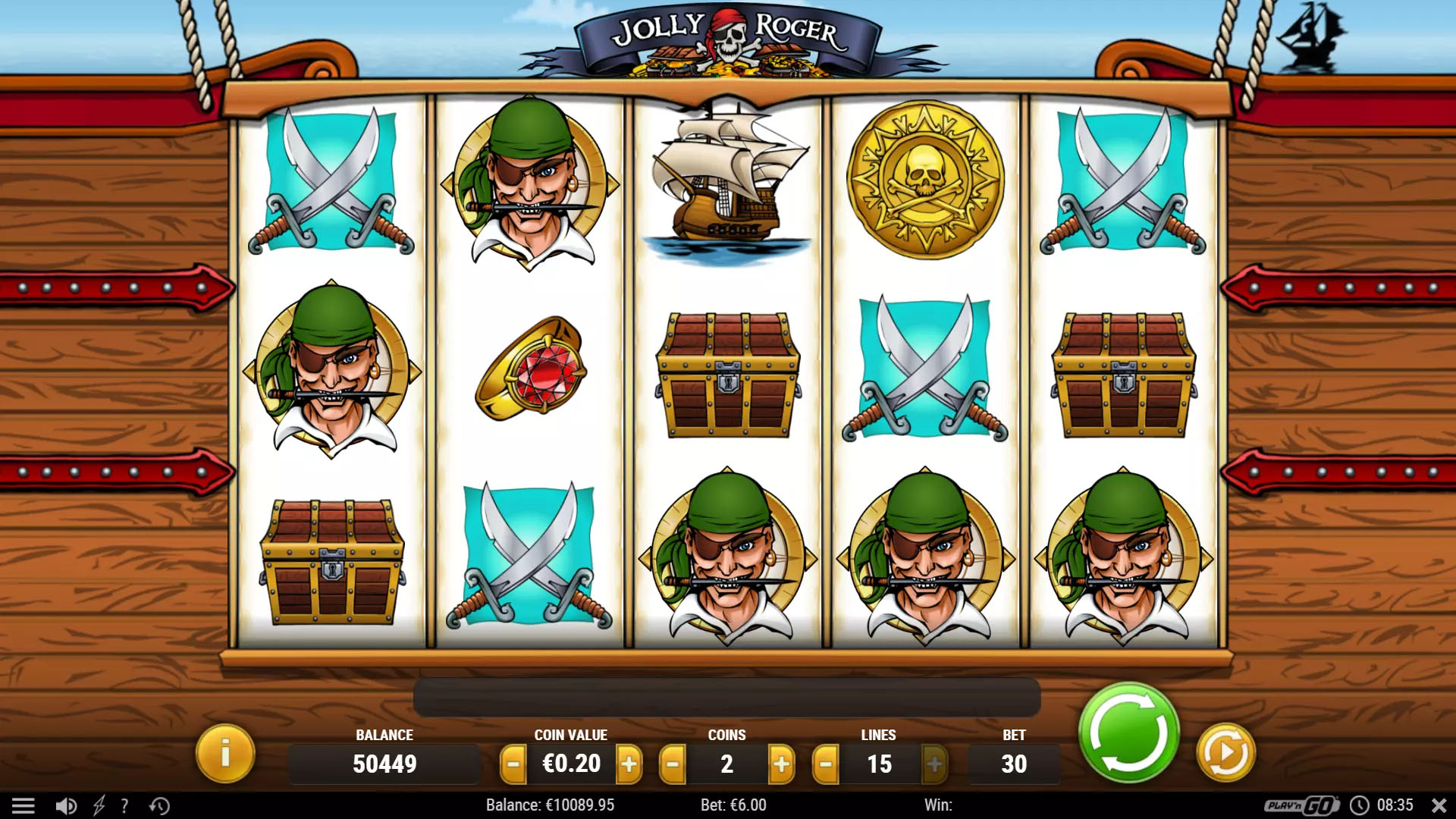
Task: Open the yellow paytable info button
Action: [x=224, y=753]
